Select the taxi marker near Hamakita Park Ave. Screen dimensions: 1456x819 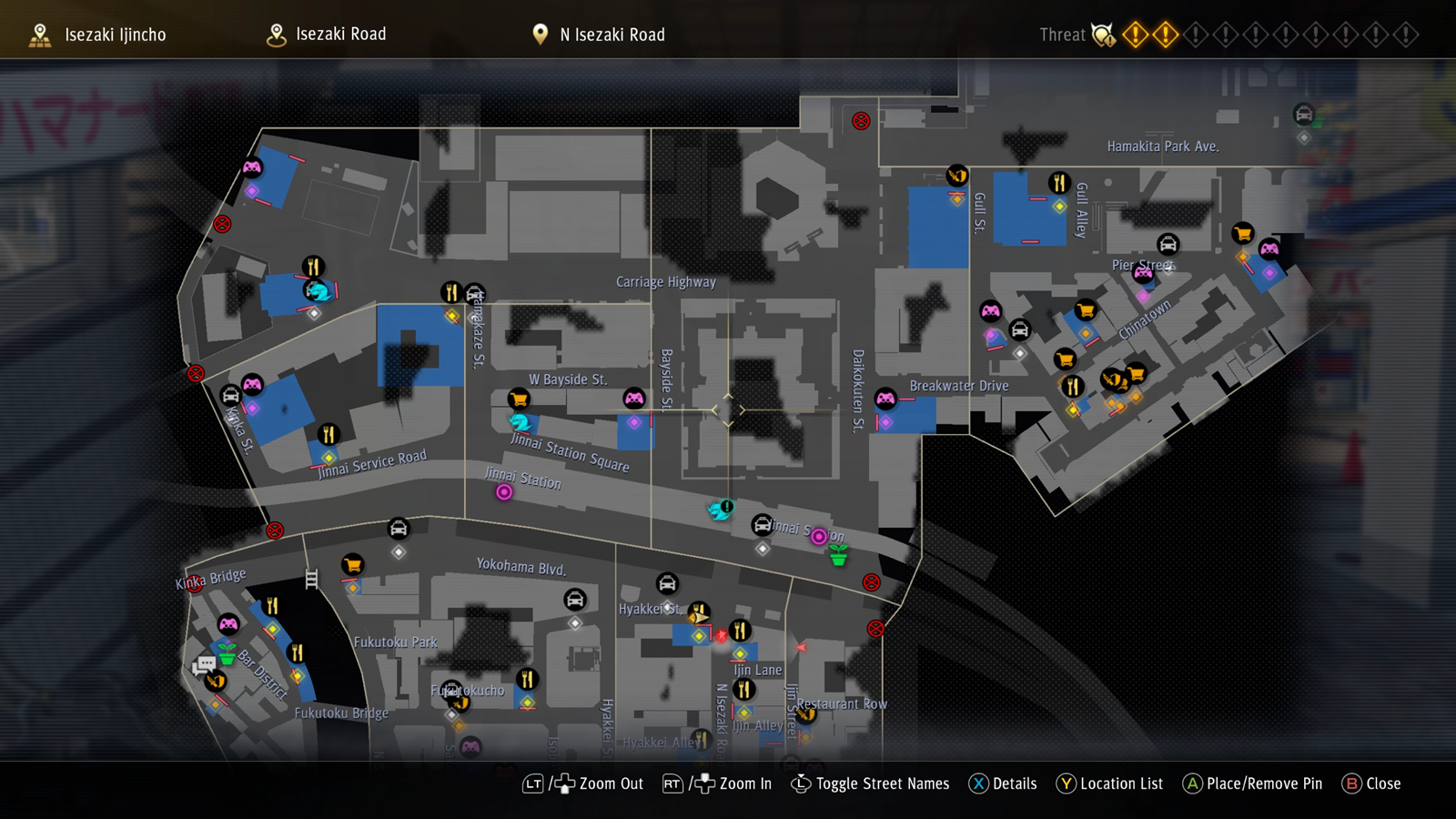click(x=1304, y=115)
